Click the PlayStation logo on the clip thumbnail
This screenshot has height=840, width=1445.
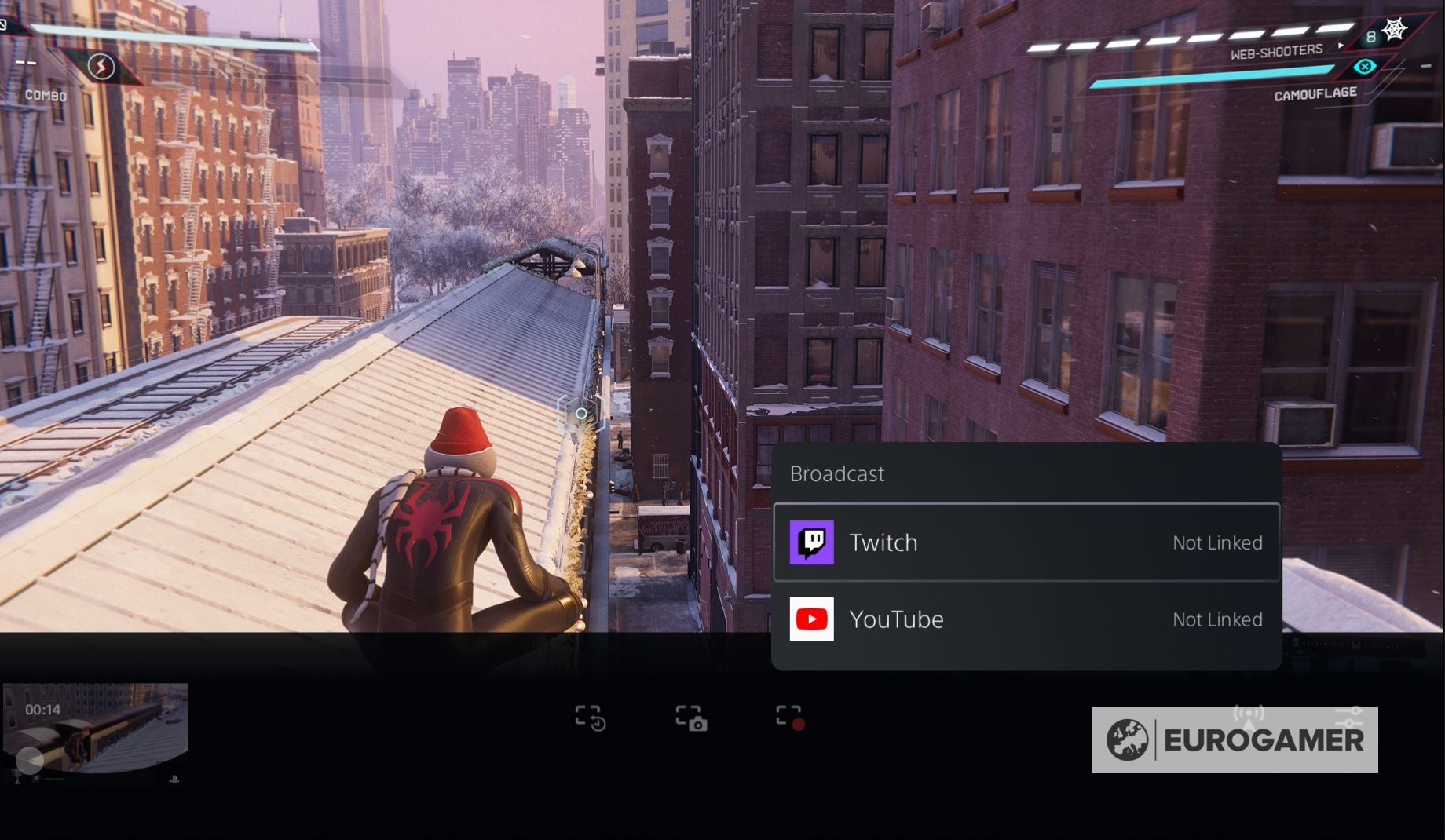coord(175,780)
